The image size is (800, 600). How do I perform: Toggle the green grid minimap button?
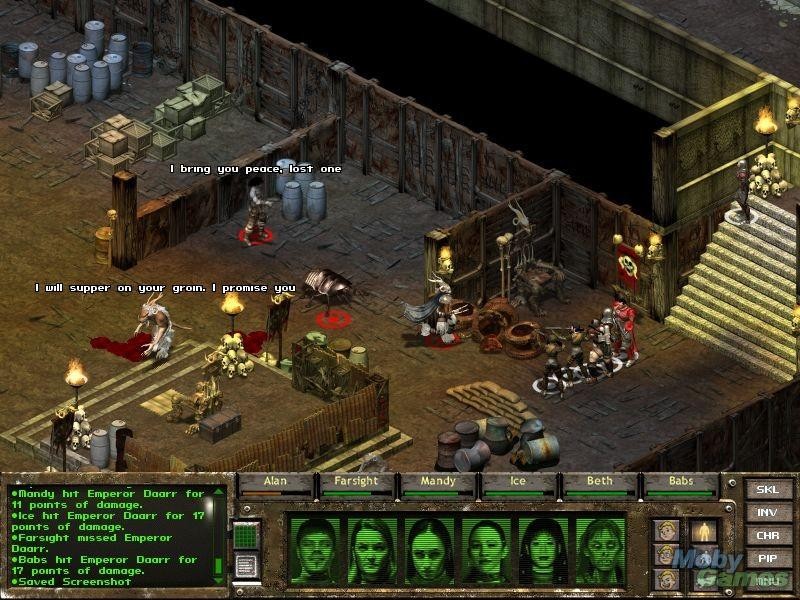point(246,535)
